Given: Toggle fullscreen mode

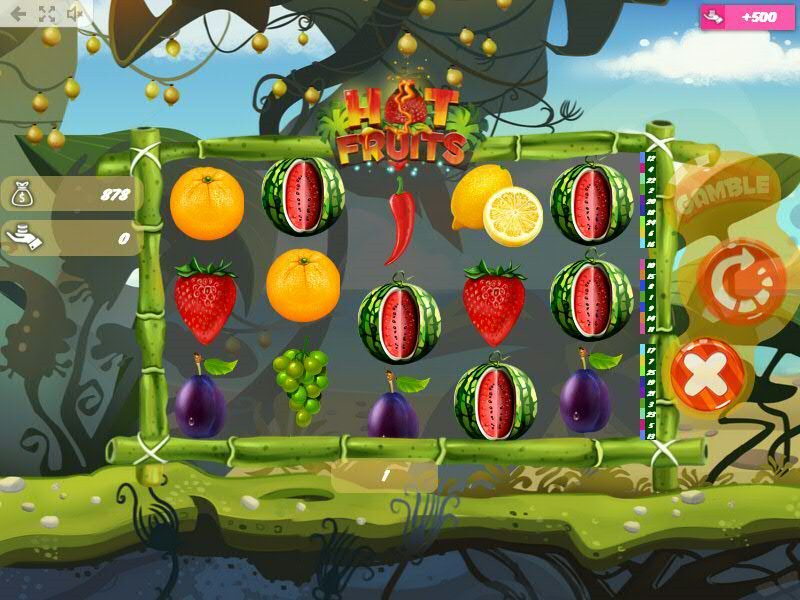Looking at the screenshot, I should coord(47,13).
